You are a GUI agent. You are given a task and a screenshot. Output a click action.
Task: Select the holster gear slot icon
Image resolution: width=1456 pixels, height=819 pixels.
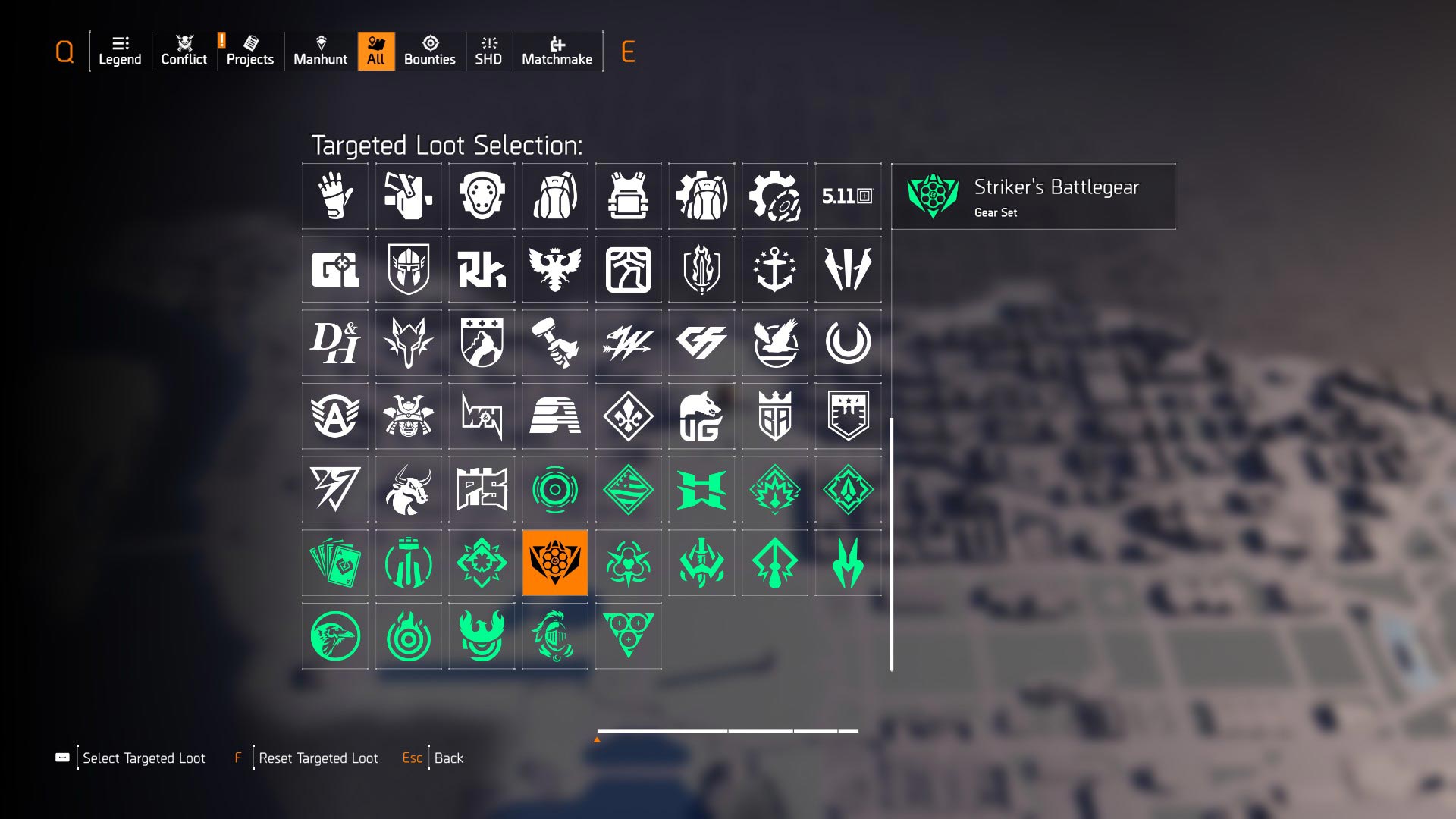(x=408, y=196)
